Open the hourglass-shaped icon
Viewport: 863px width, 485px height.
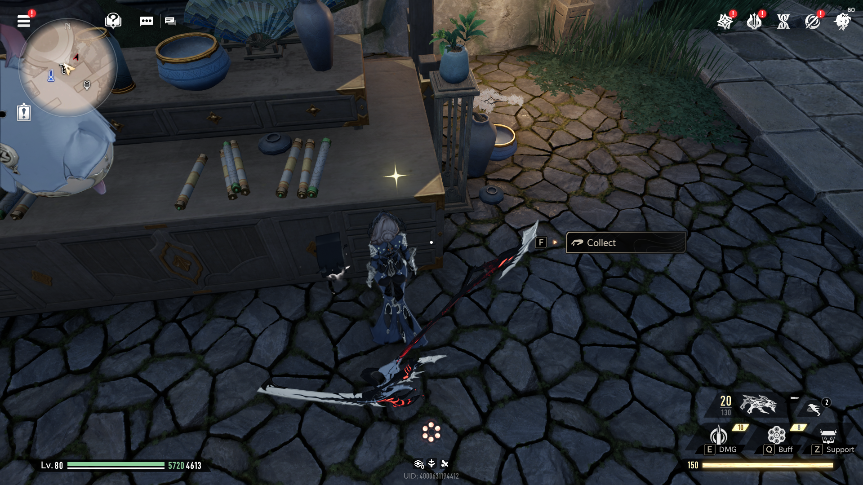click(x=784, y=21)
